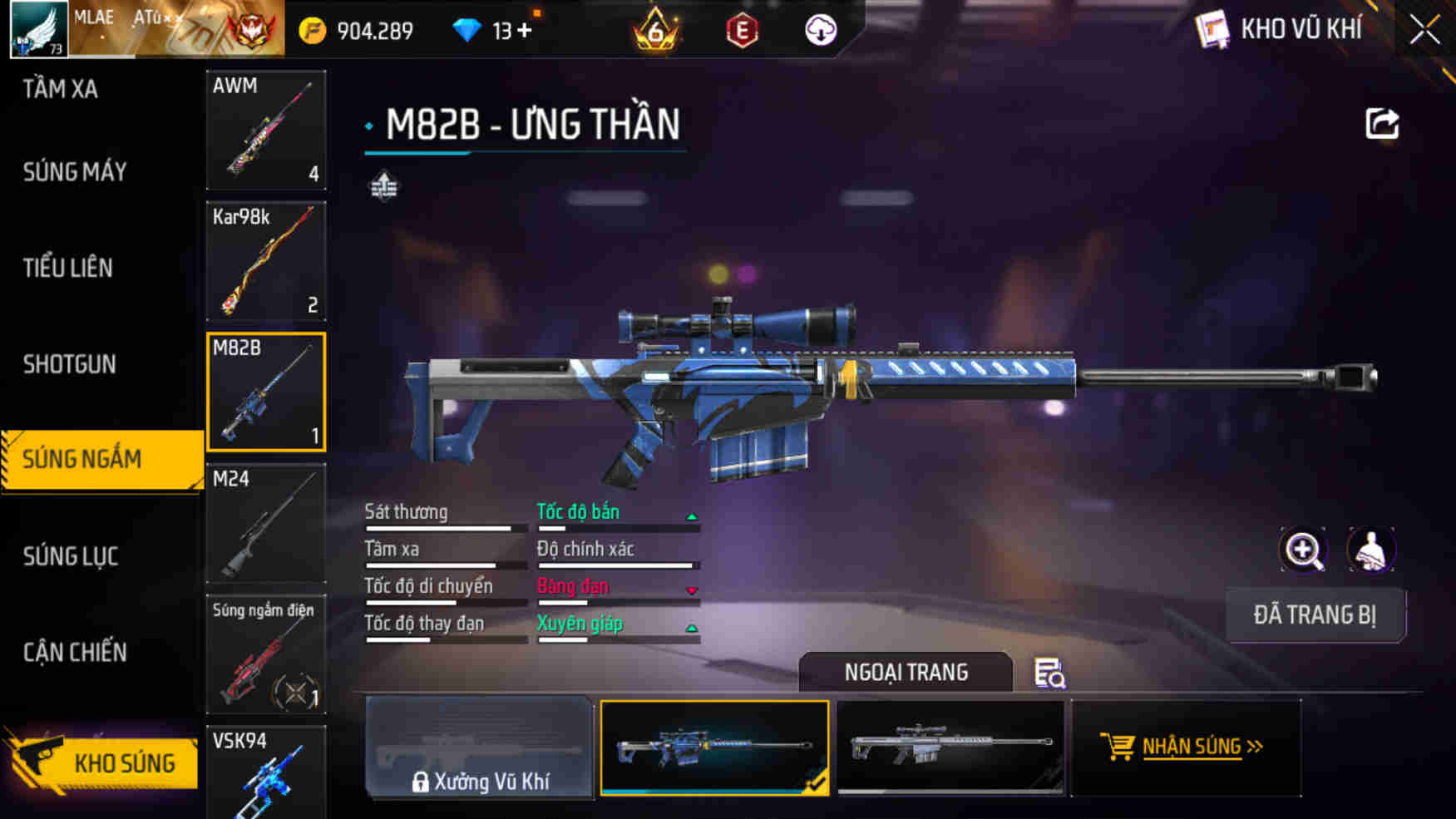Switch to the Ngoại Trang tab
Viewport: 1456px width, 819px height.
(906, 673)
